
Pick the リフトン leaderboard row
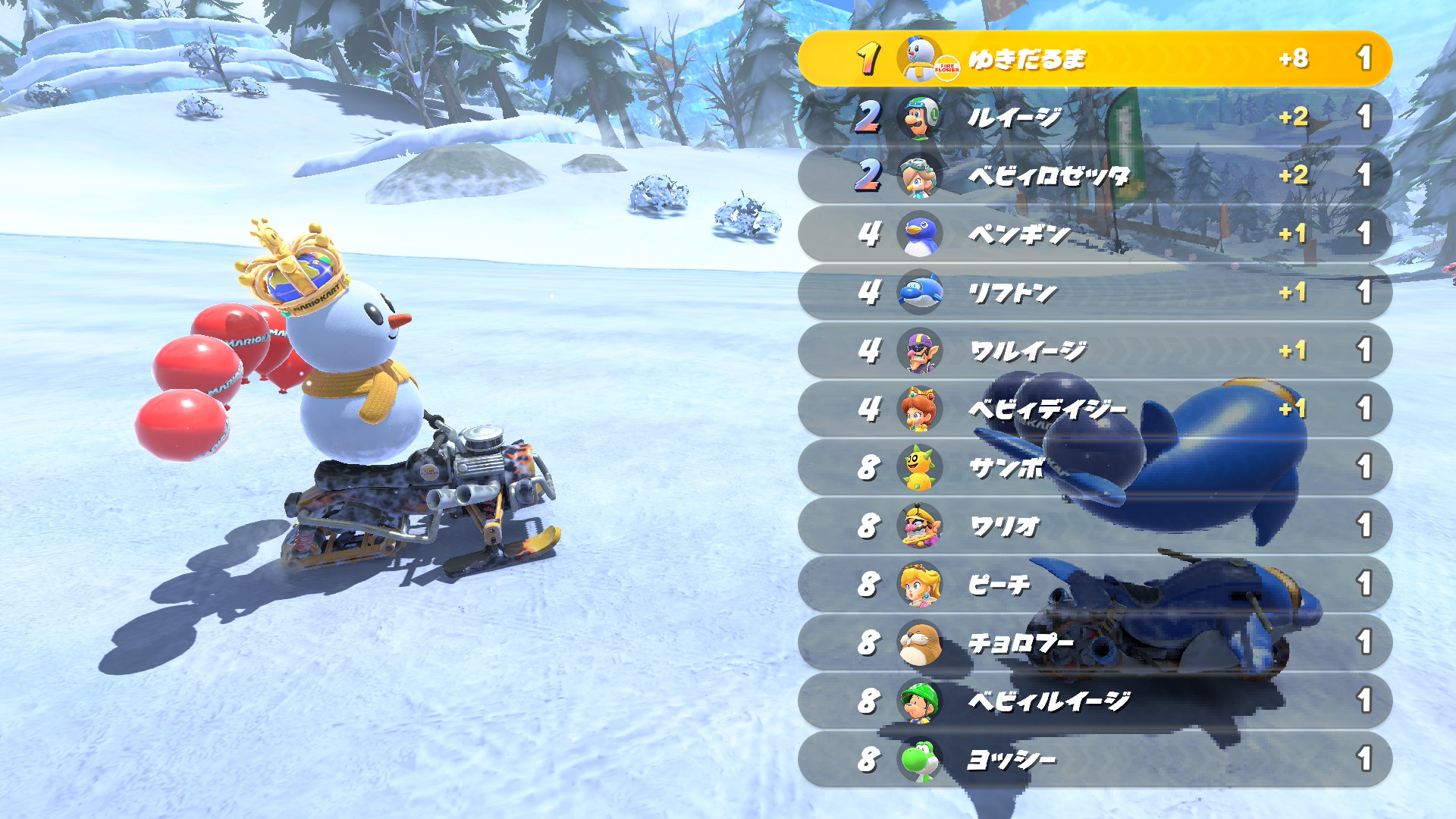pos(1094,292)
